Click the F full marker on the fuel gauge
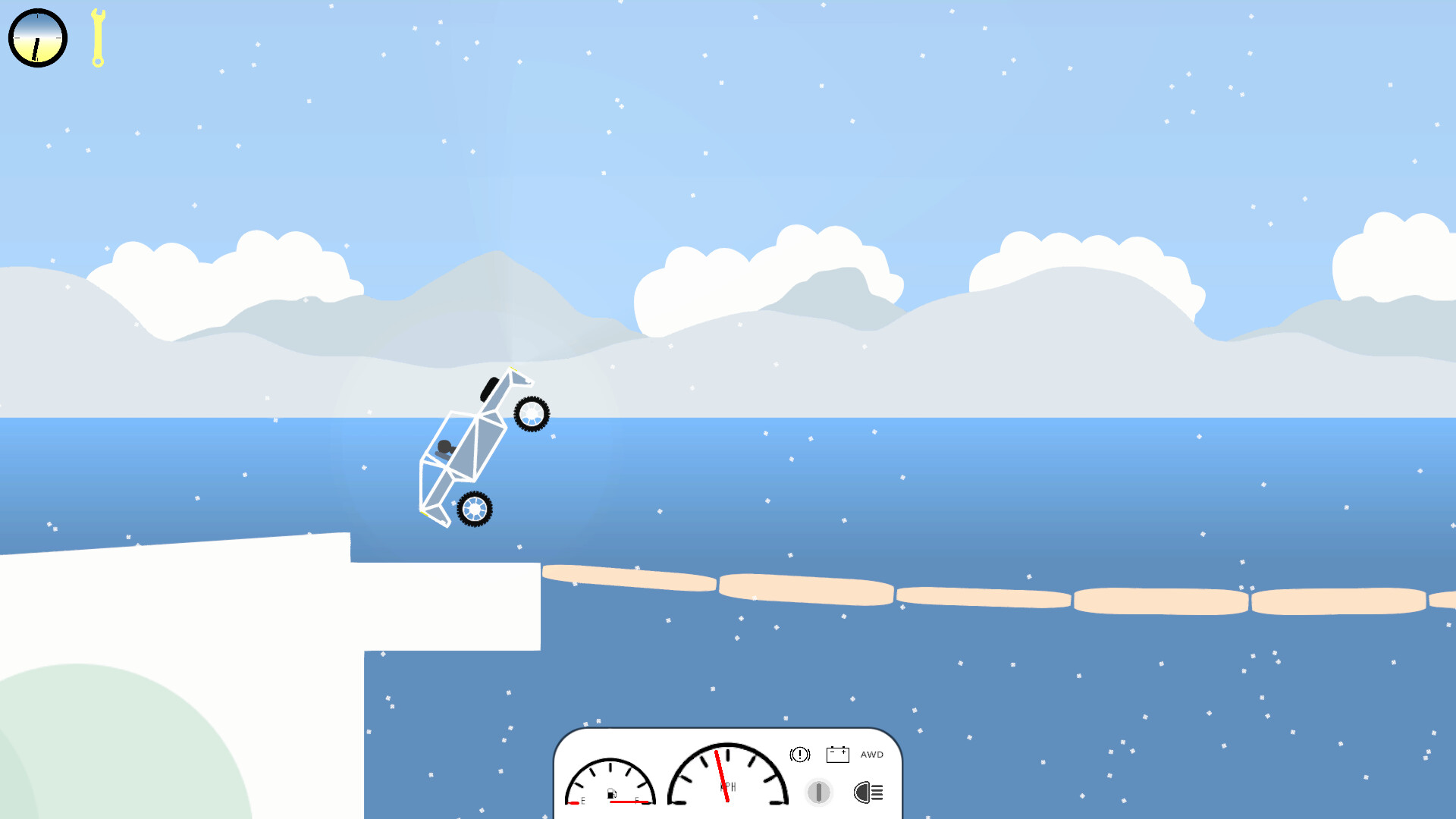Viewport: 1456px width, 819px height. [637, 802]
